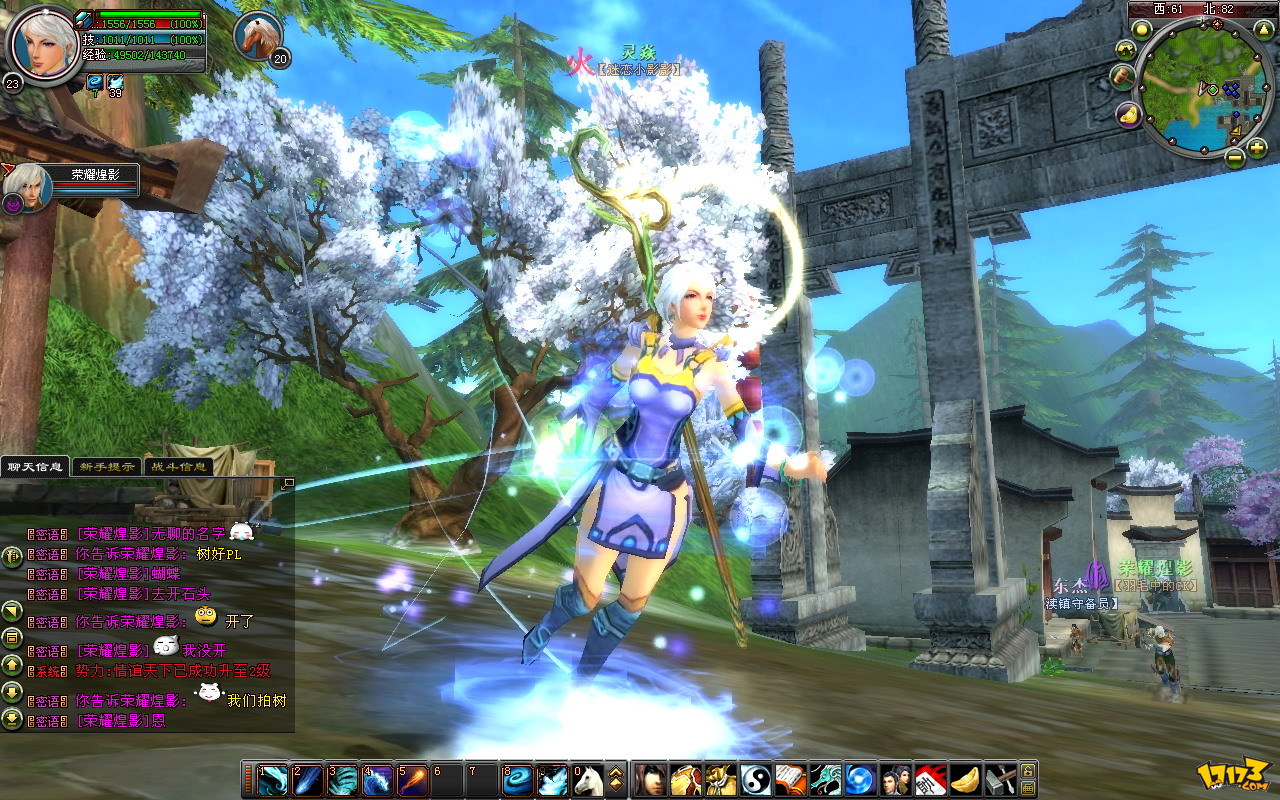Screen dimensions: 1280x800
Task: Open the hammer crafting icon on bottom bar
Action: click(1000, 779)
